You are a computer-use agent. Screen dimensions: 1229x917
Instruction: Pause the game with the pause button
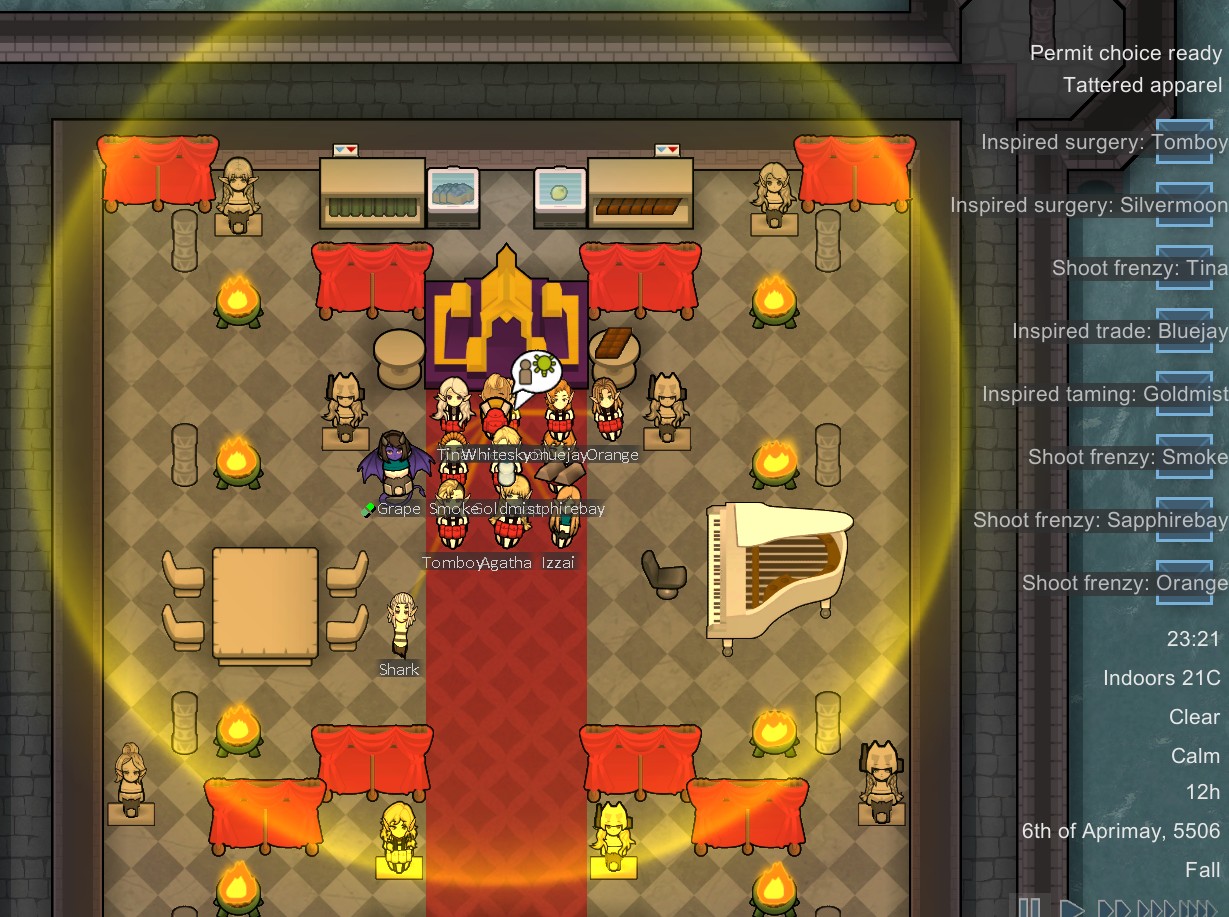(x=1029, y=909)
